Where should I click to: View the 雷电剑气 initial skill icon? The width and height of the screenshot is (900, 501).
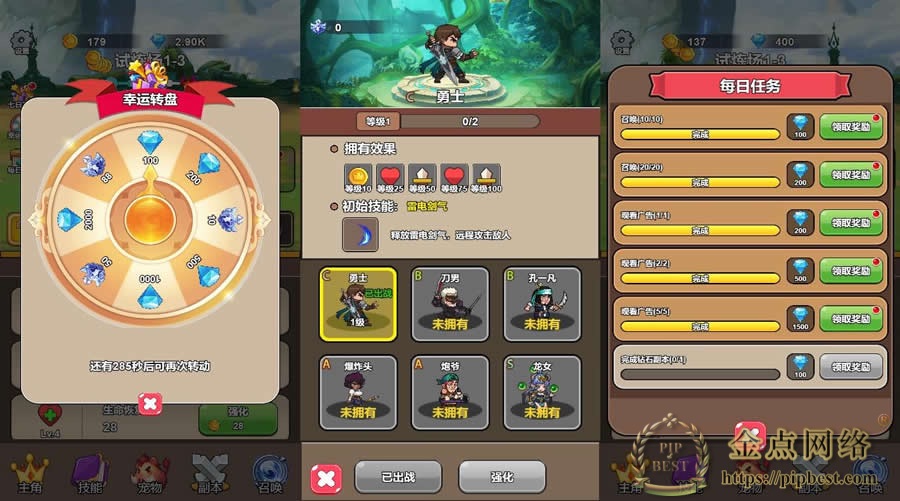(360, 236)
